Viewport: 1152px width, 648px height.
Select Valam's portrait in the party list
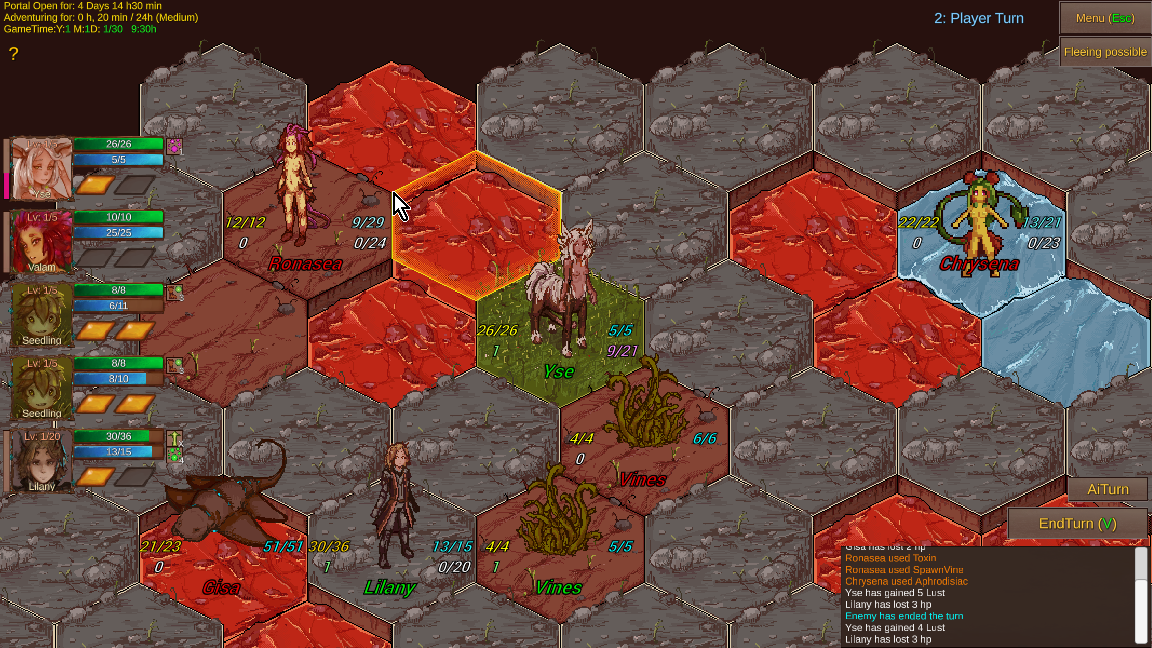pyautogui.click(x=41, y=241)
